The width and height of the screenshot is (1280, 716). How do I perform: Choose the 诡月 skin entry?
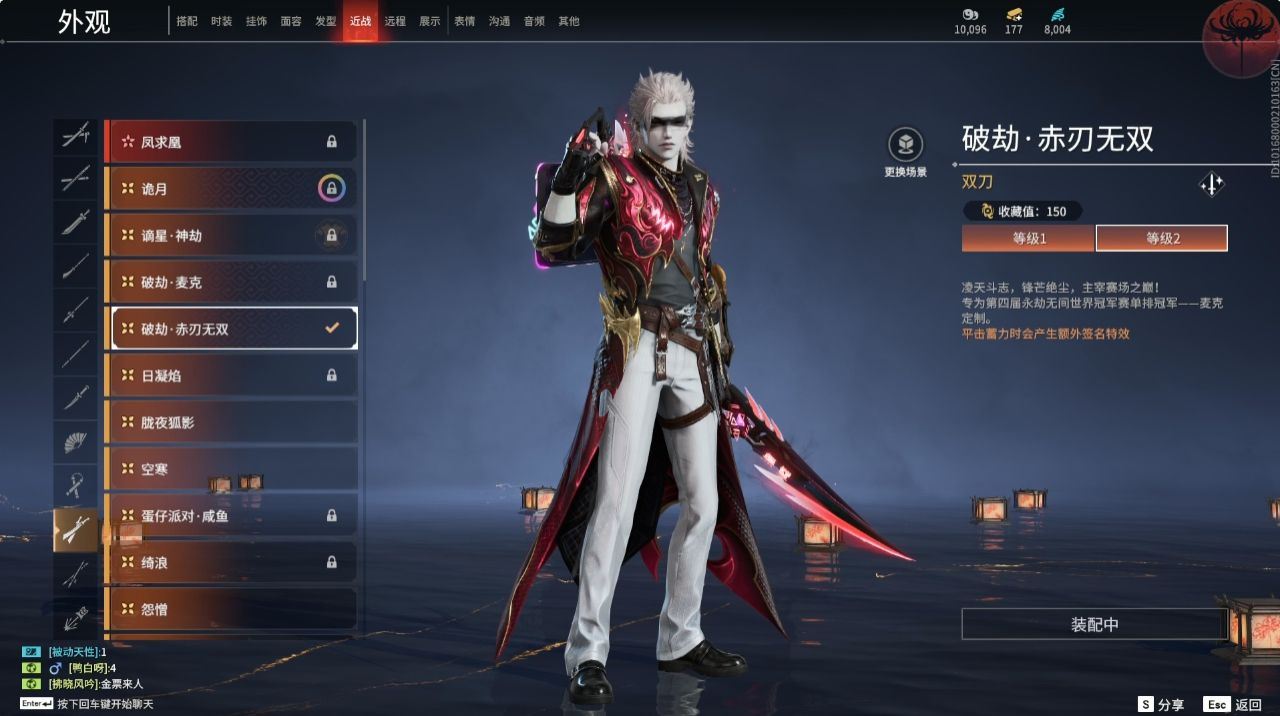click(x=231, y=189)
